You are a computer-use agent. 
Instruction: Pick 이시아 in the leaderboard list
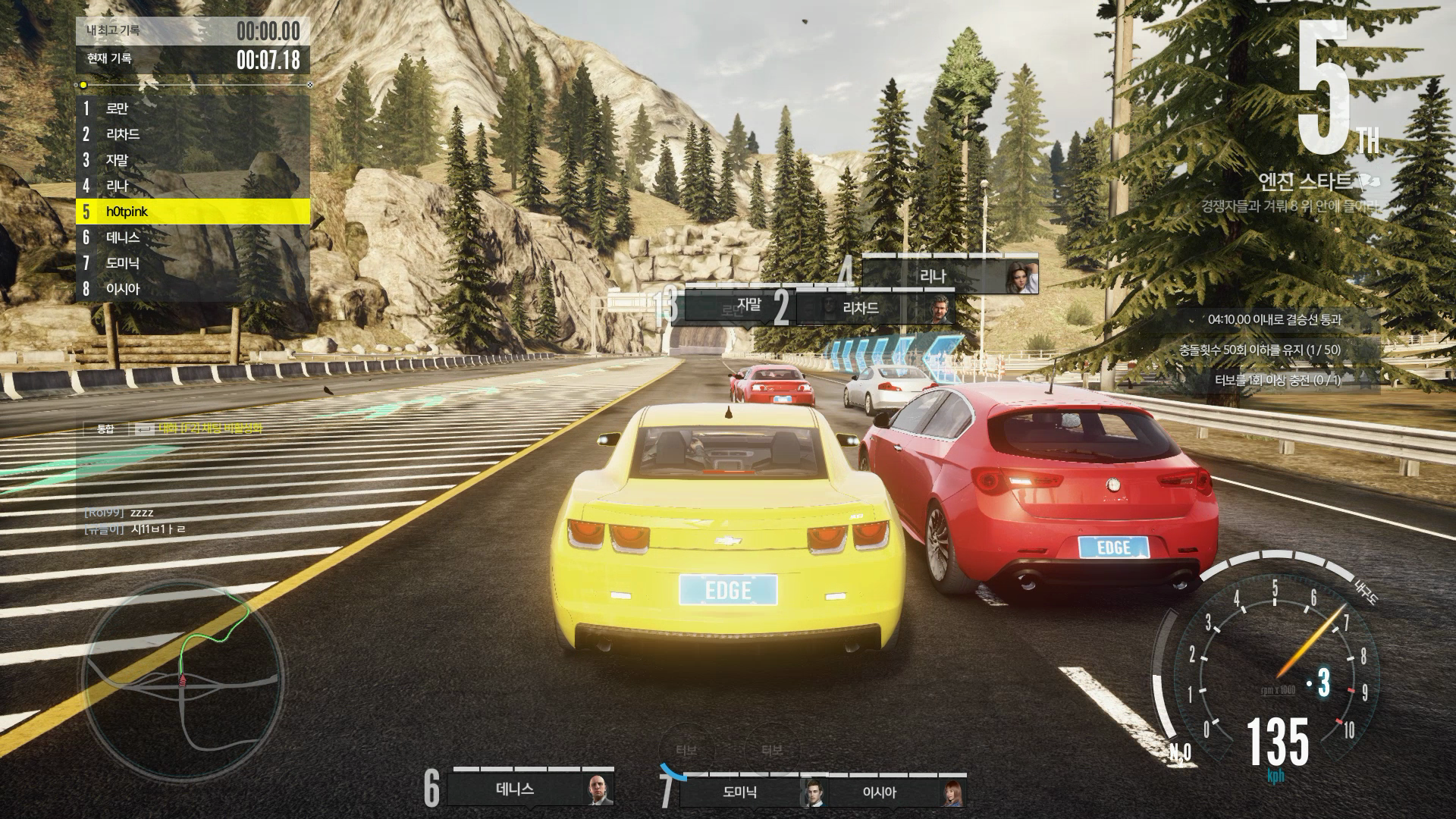tap(193, 289)
